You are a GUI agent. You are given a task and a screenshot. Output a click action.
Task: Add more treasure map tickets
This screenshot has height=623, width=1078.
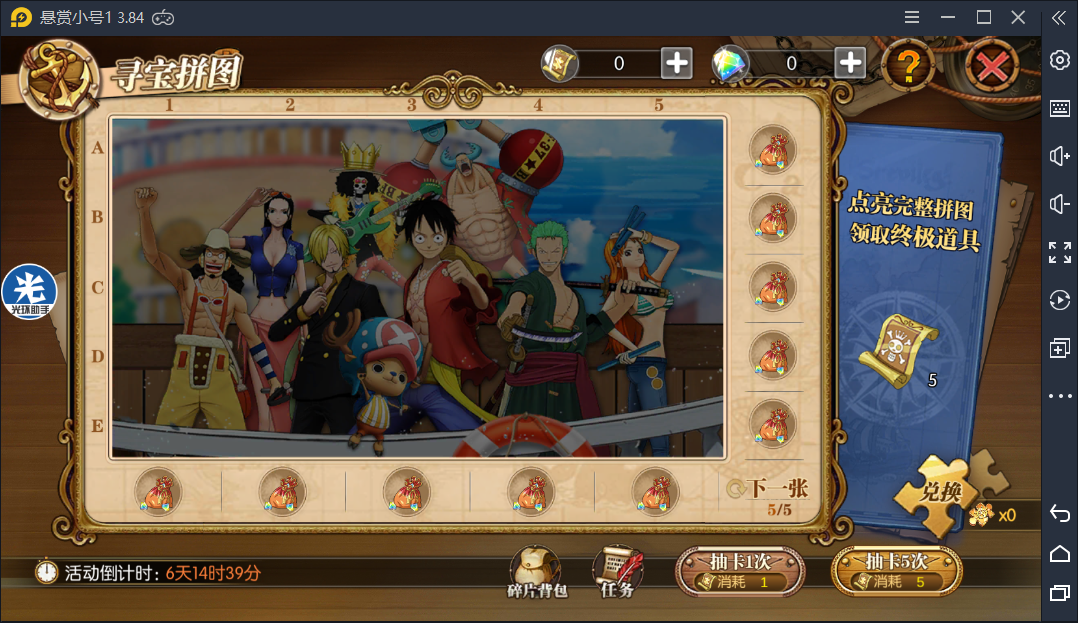click(677, 63)
